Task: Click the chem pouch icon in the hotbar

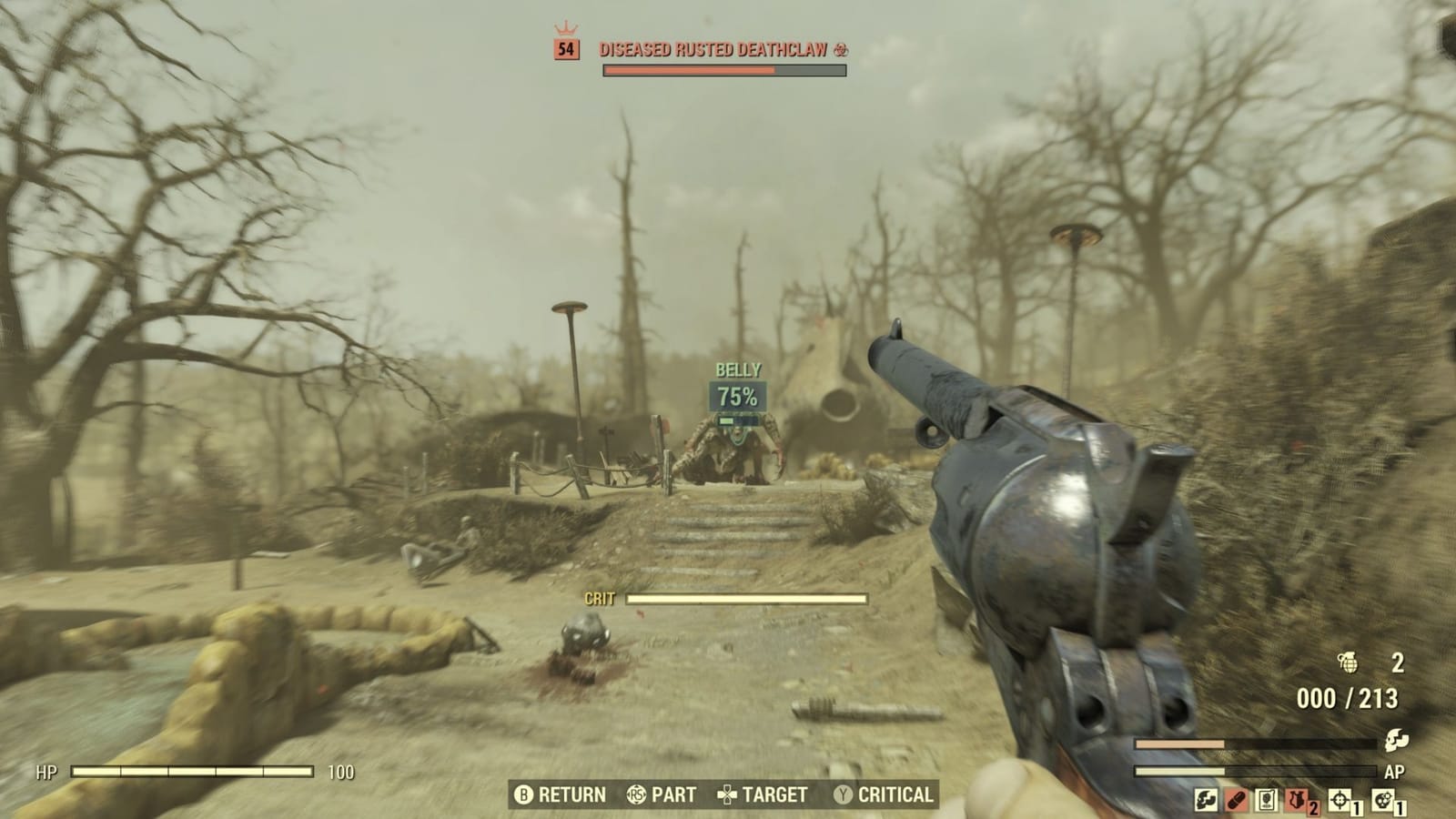Action: pyautogui.click(x=1265, y=801)
